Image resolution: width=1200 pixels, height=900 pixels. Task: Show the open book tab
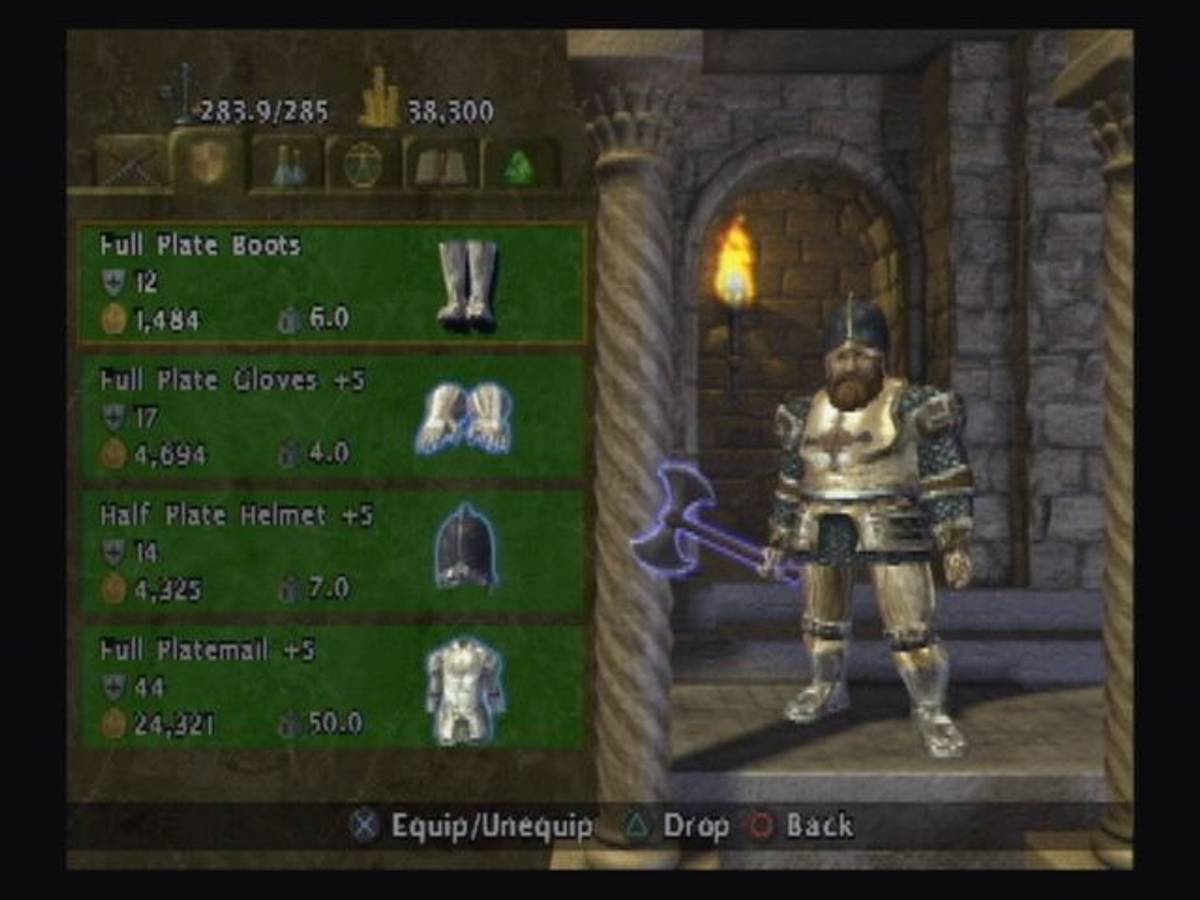click(x=441, y=164)
